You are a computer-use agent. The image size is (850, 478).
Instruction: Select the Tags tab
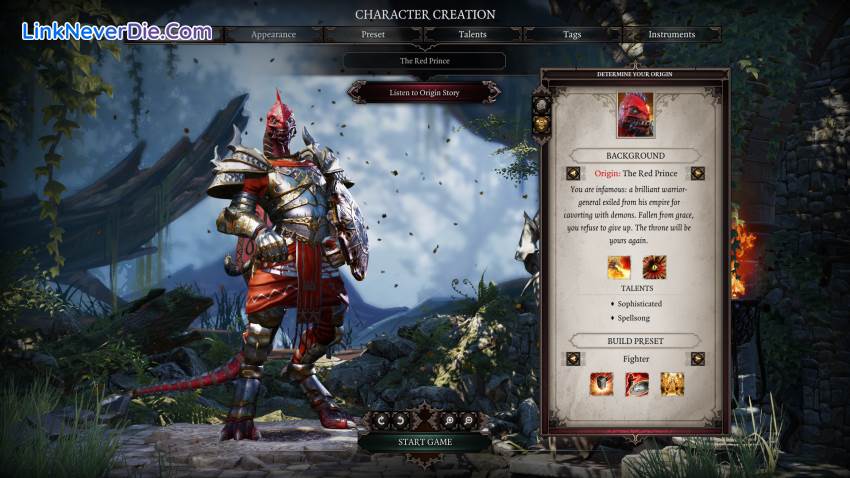click(572, 34)
